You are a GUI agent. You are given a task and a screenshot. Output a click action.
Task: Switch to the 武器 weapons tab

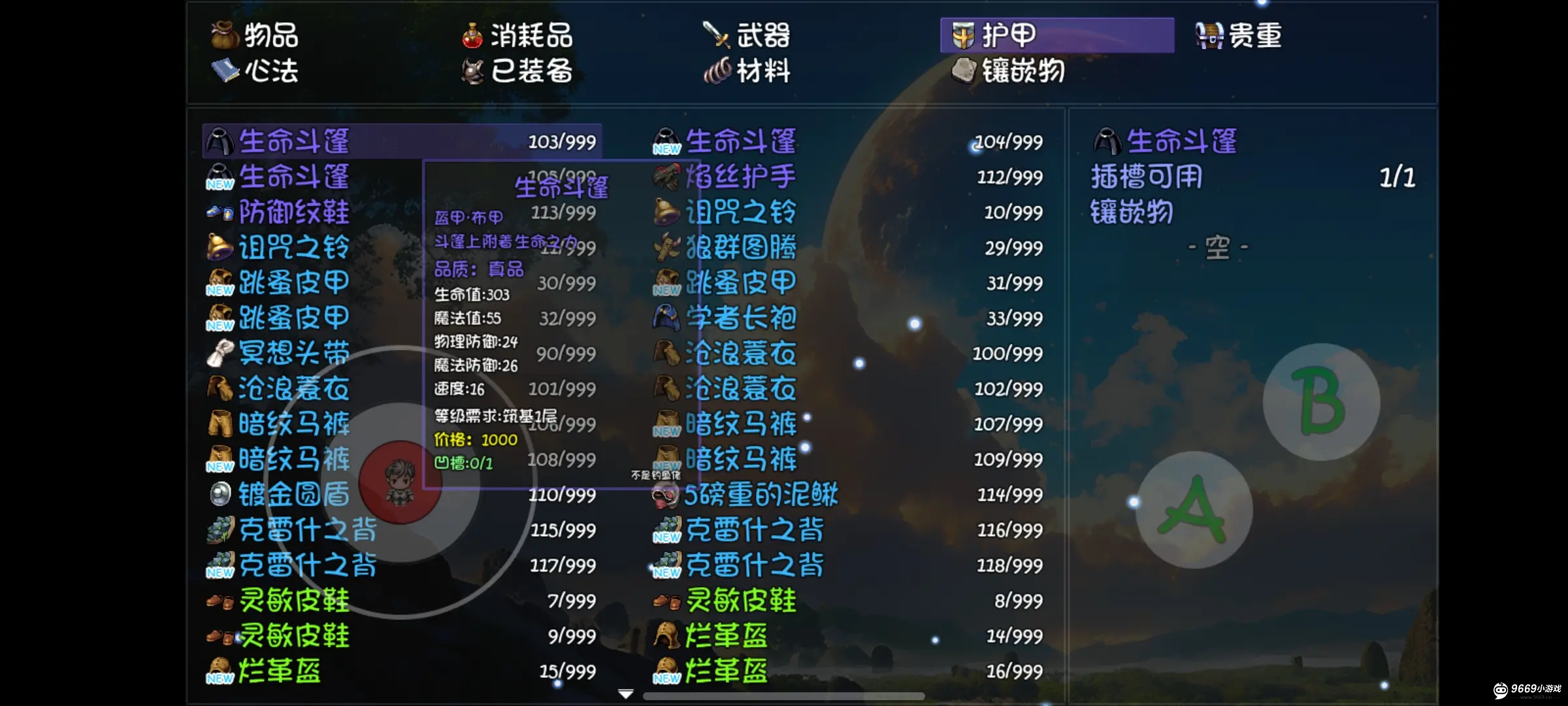(747, 36)
